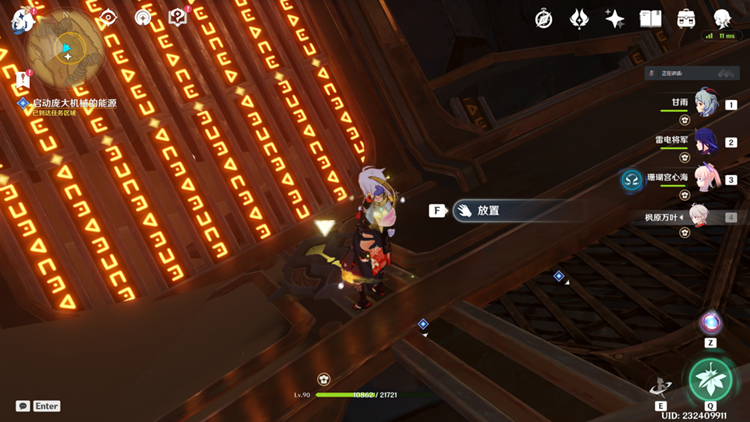Open the four-pointed star events icon
The image size is (750, 422).
point(615,18)
